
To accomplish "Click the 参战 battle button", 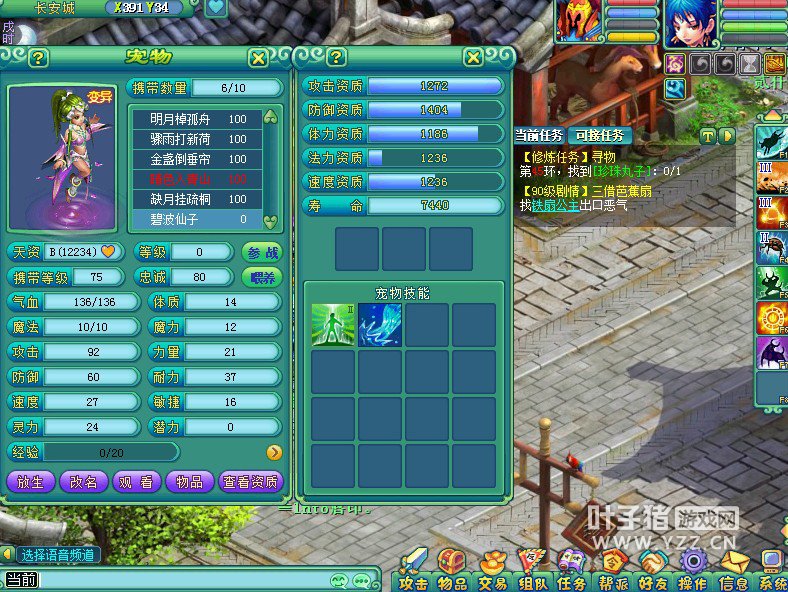I will tap(262, 251).
